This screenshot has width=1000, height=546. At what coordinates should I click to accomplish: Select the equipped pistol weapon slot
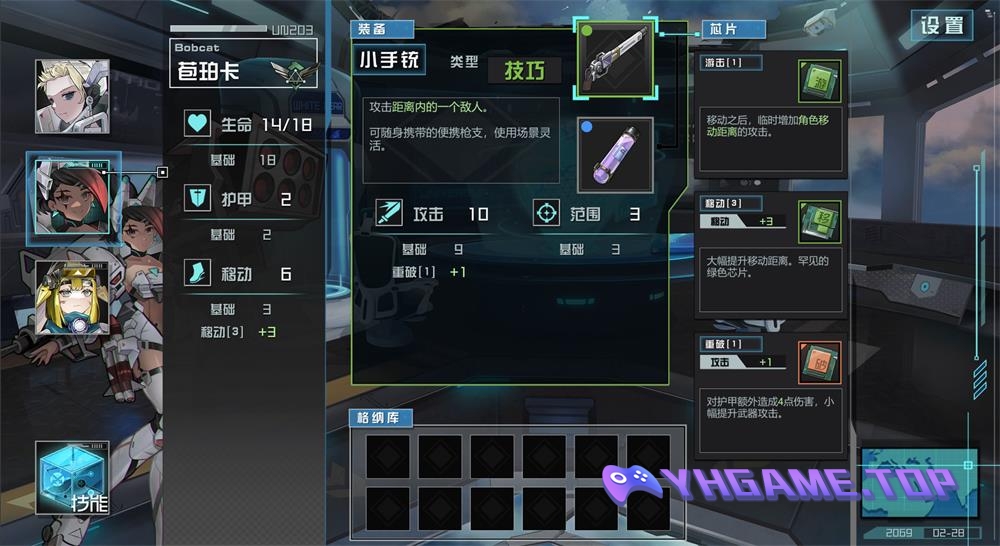coord(614,60)
